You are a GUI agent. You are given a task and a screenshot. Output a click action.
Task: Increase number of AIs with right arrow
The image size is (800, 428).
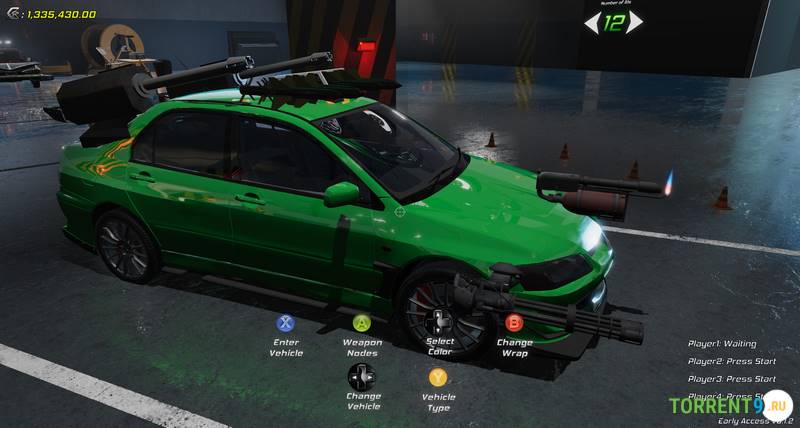(636, 22)
